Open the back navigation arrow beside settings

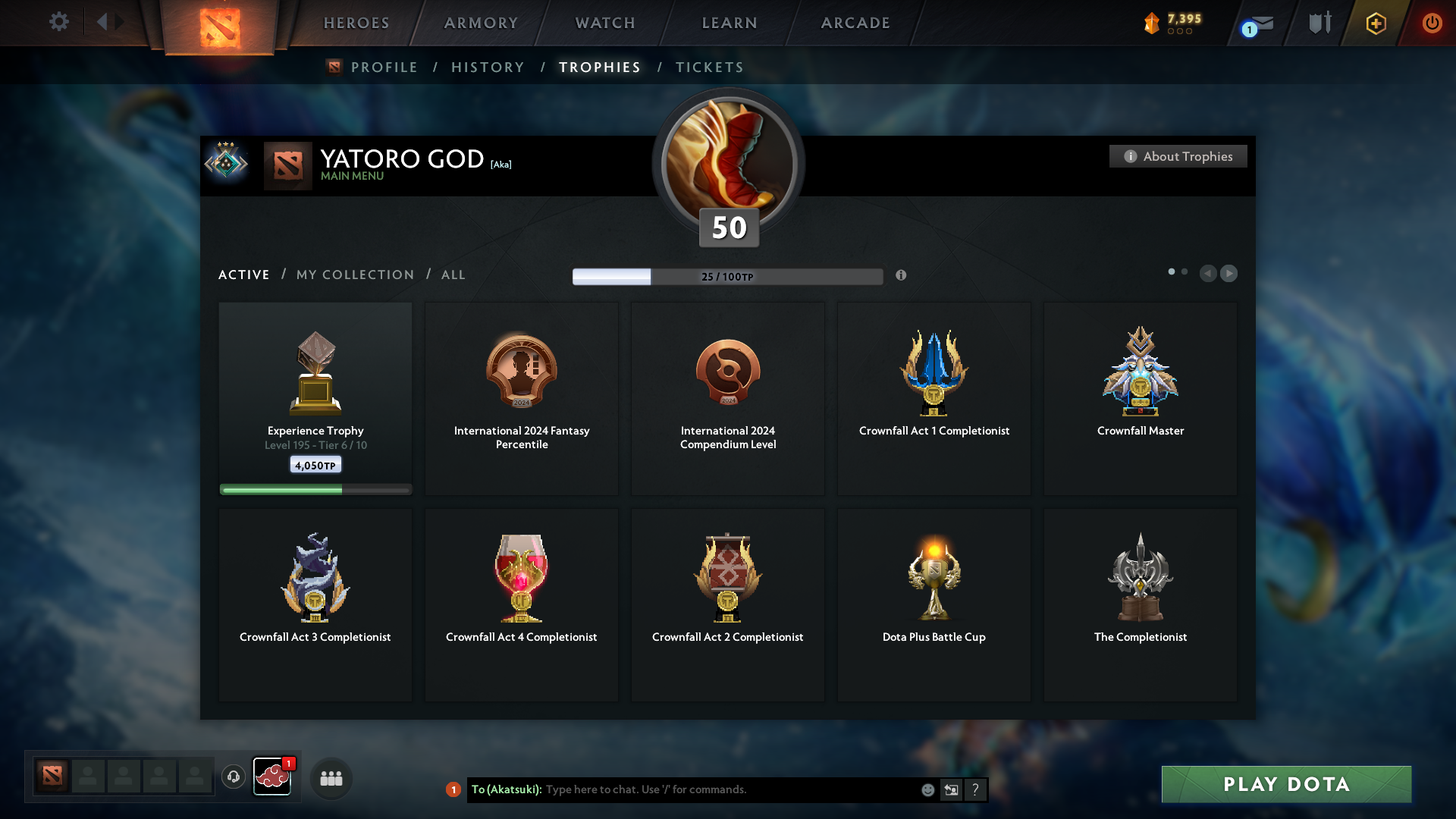point(104,22)
